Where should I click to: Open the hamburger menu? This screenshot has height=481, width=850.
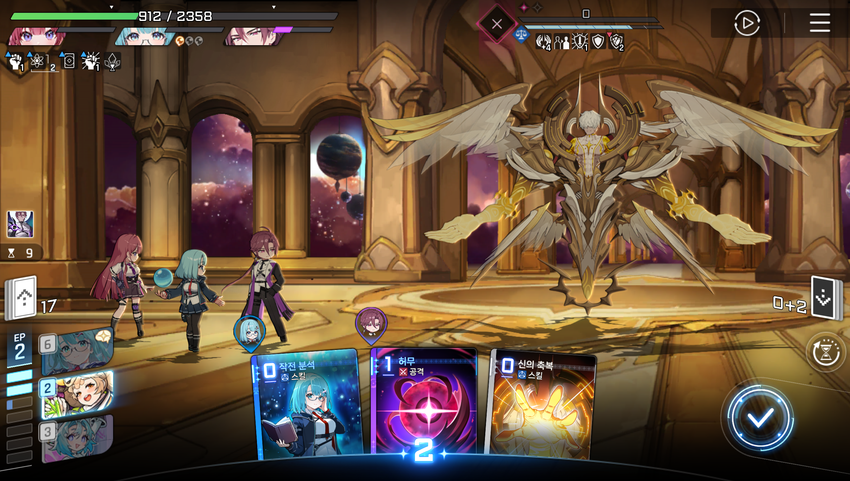[820, 23]
